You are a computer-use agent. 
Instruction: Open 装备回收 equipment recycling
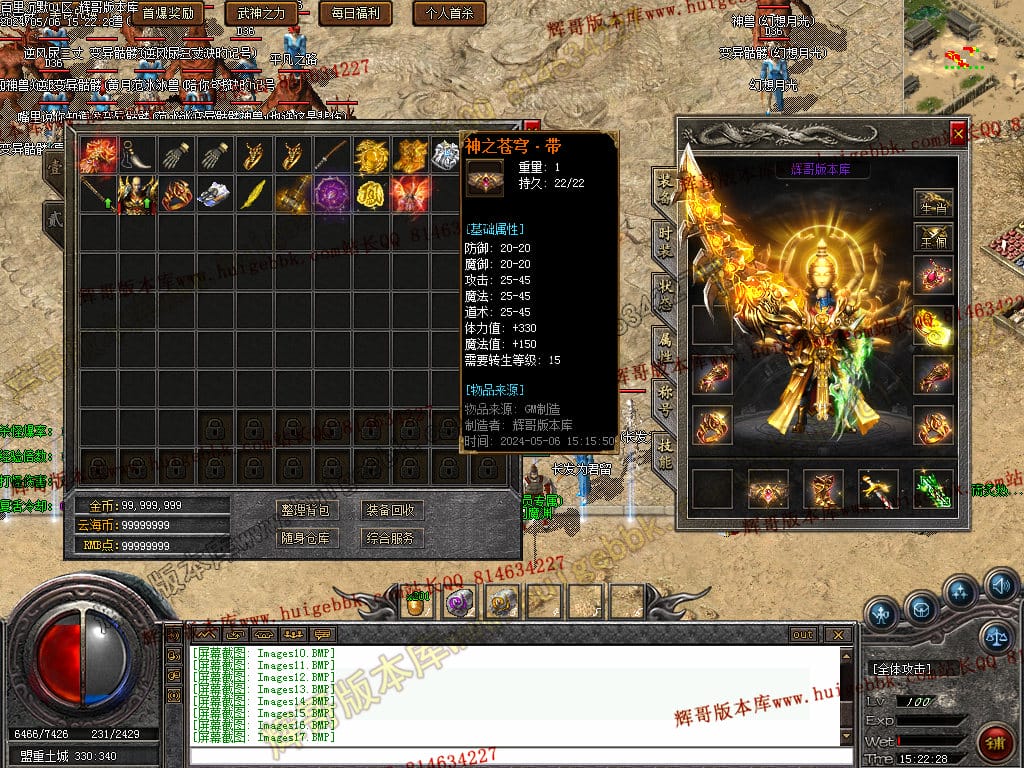(390, 510)
